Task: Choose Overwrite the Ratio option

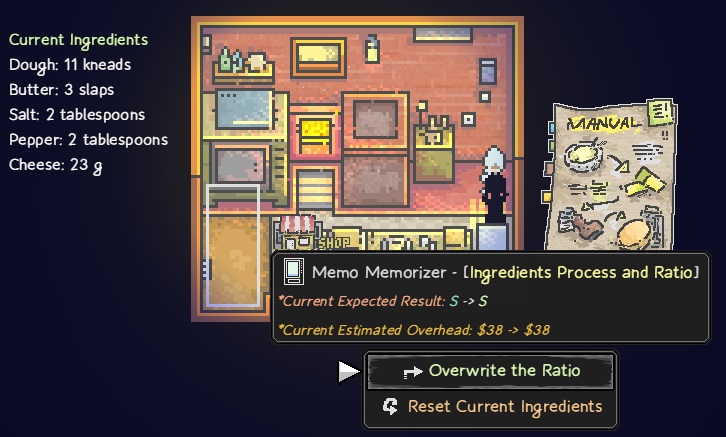Action: tap(490, 371)
